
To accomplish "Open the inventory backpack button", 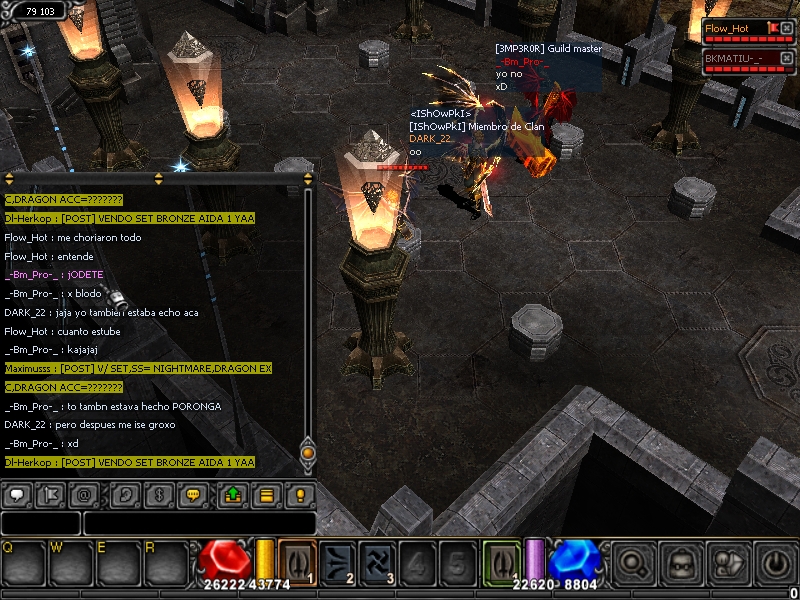I will (681, 563).
